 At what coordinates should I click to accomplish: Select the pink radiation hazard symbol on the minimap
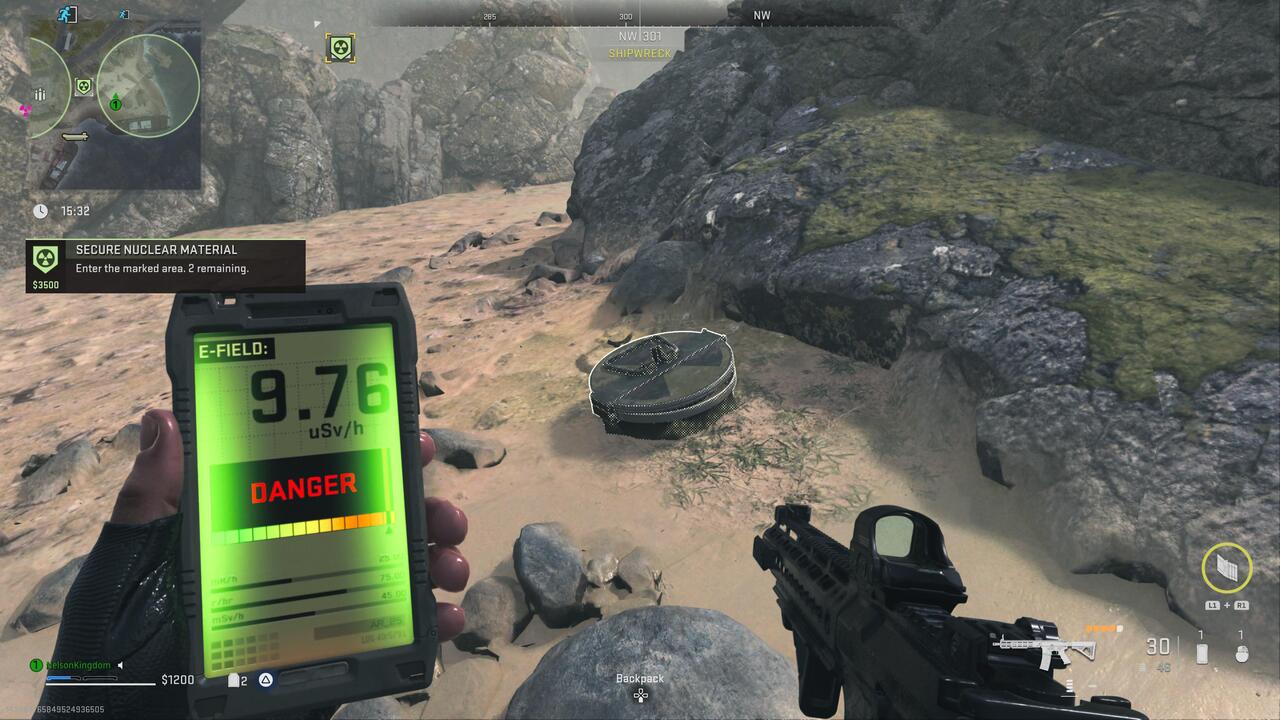[23, 110]
